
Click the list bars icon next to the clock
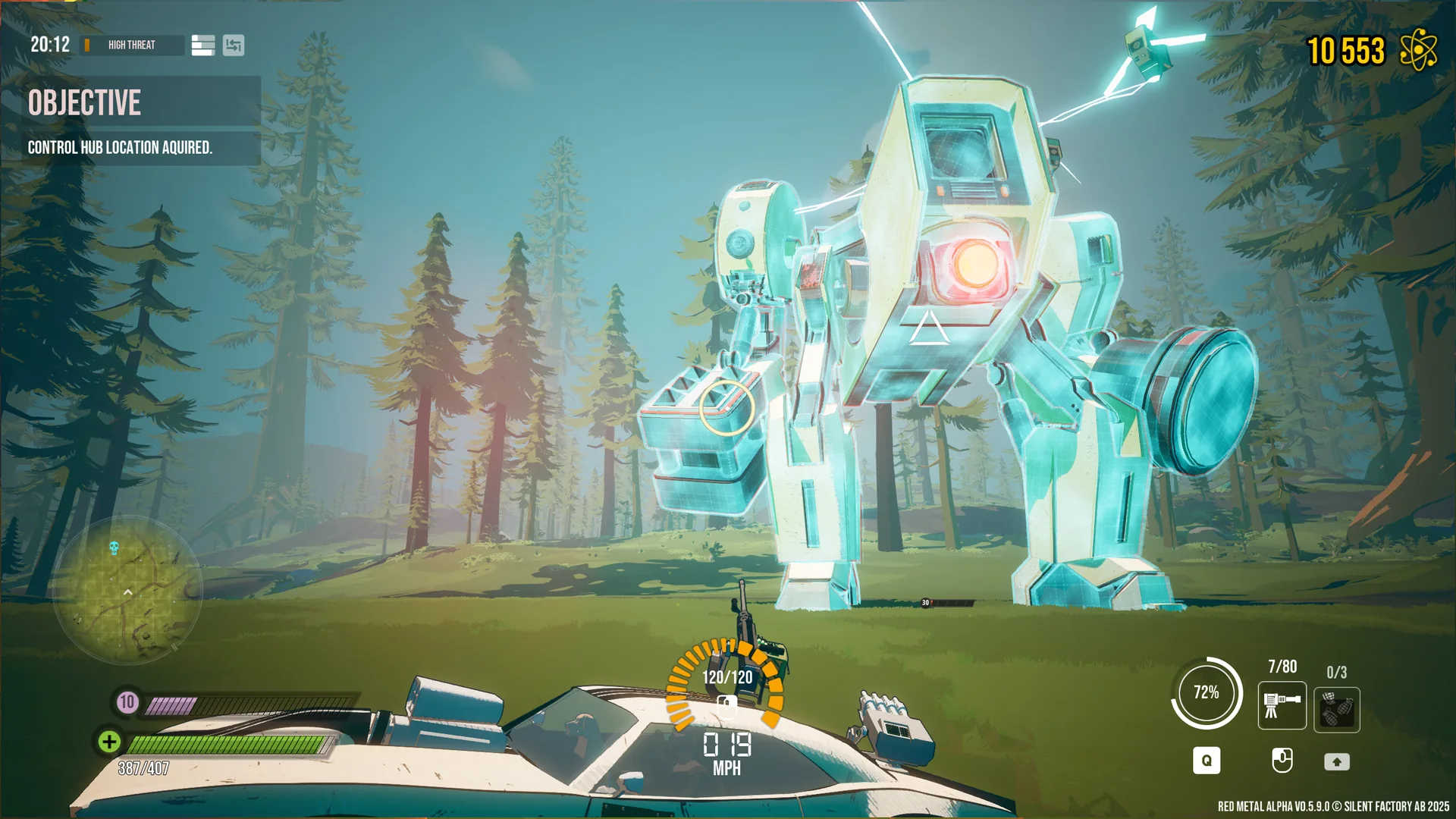click(202, 45)
